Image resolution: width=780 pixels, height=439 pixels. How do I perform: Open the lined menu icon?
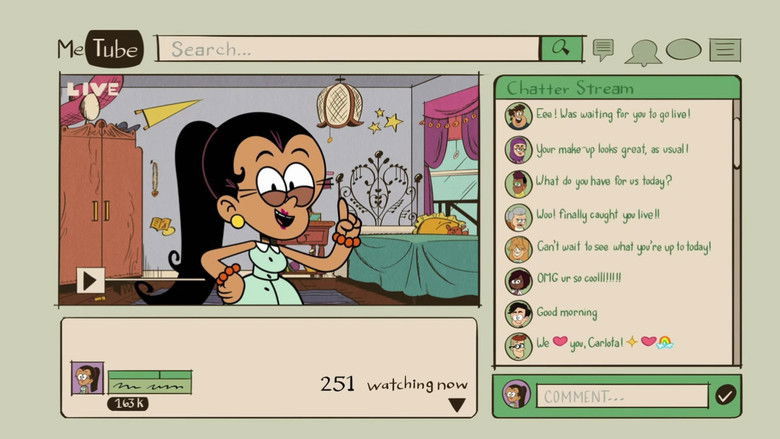click(725, 49)
